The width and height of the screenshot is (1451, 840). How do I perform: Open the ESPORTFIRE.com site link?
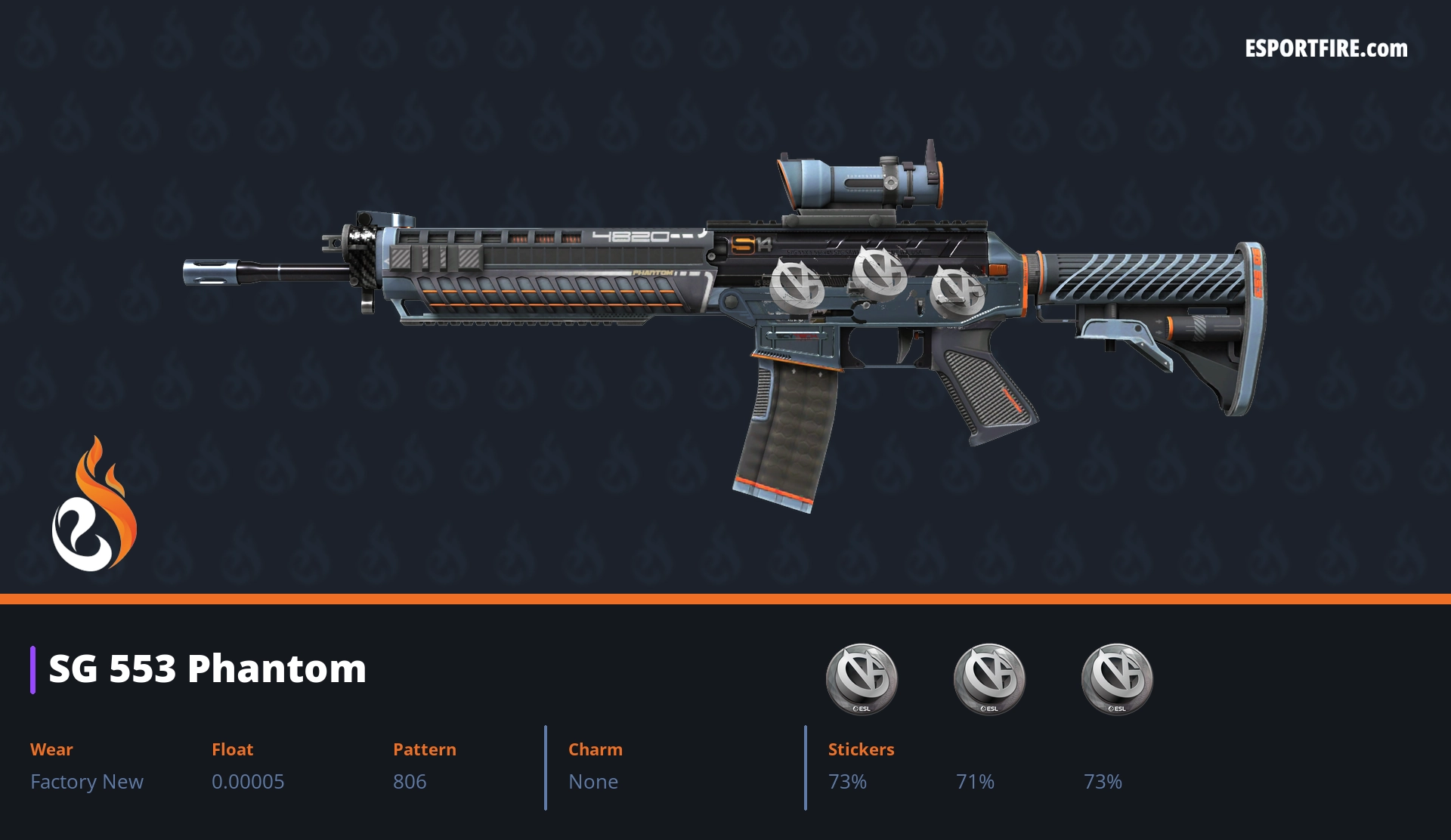(1326, 49)
